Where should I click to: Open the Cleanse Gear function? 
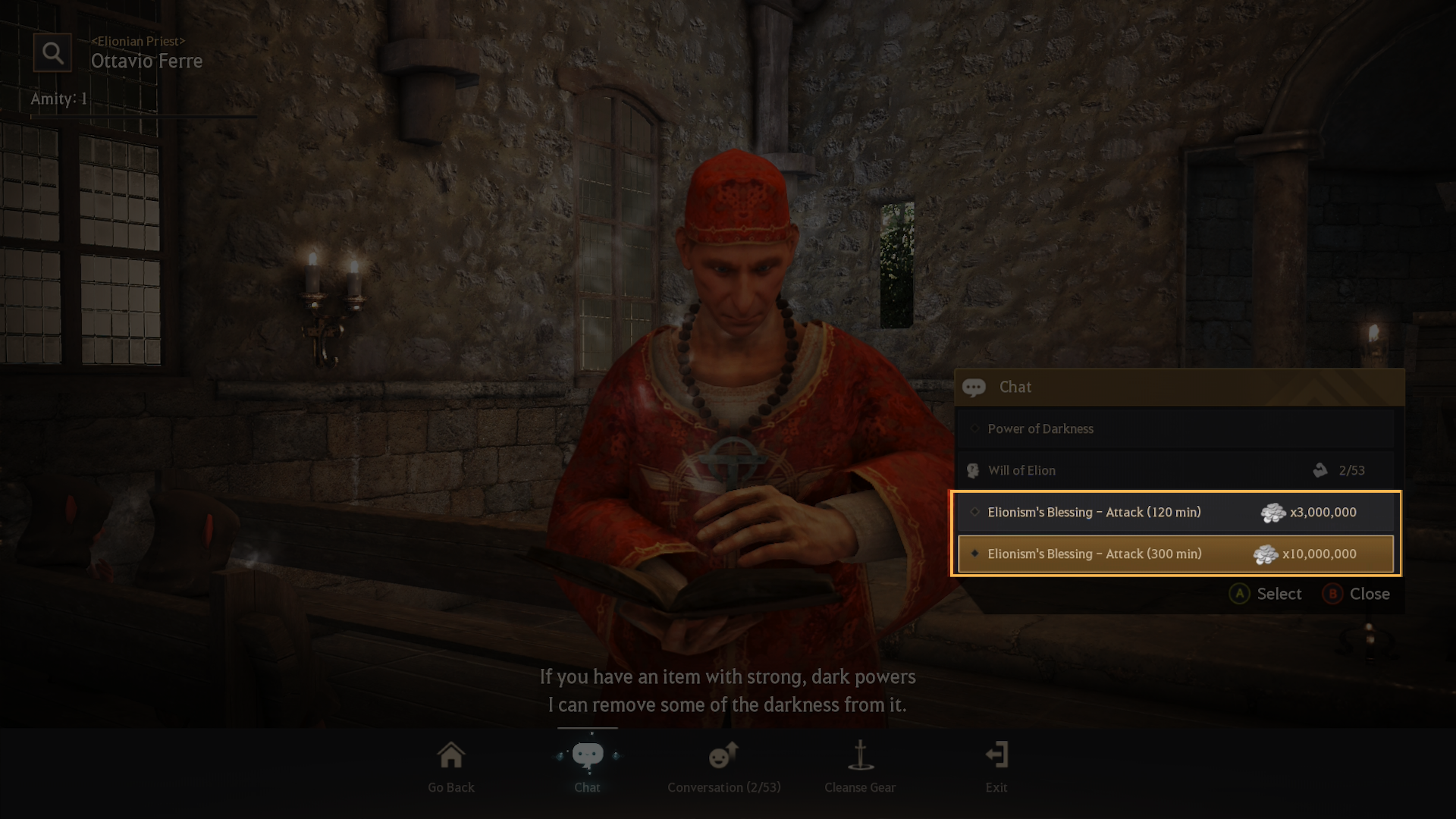click(x=860, y=767)
